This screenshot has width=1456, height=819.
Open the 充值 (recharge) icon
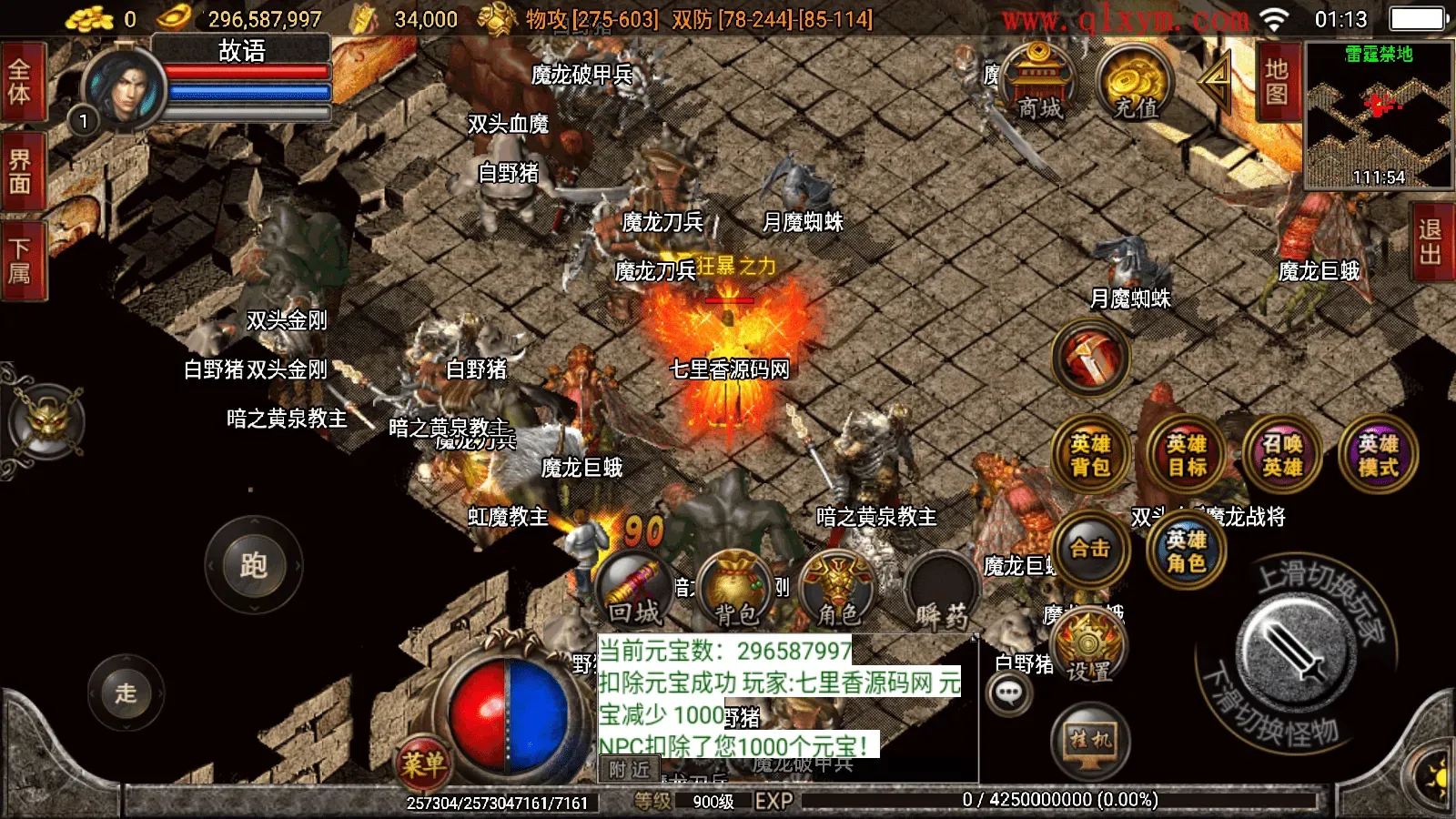pyautogui.click(x=1135, y=85)
